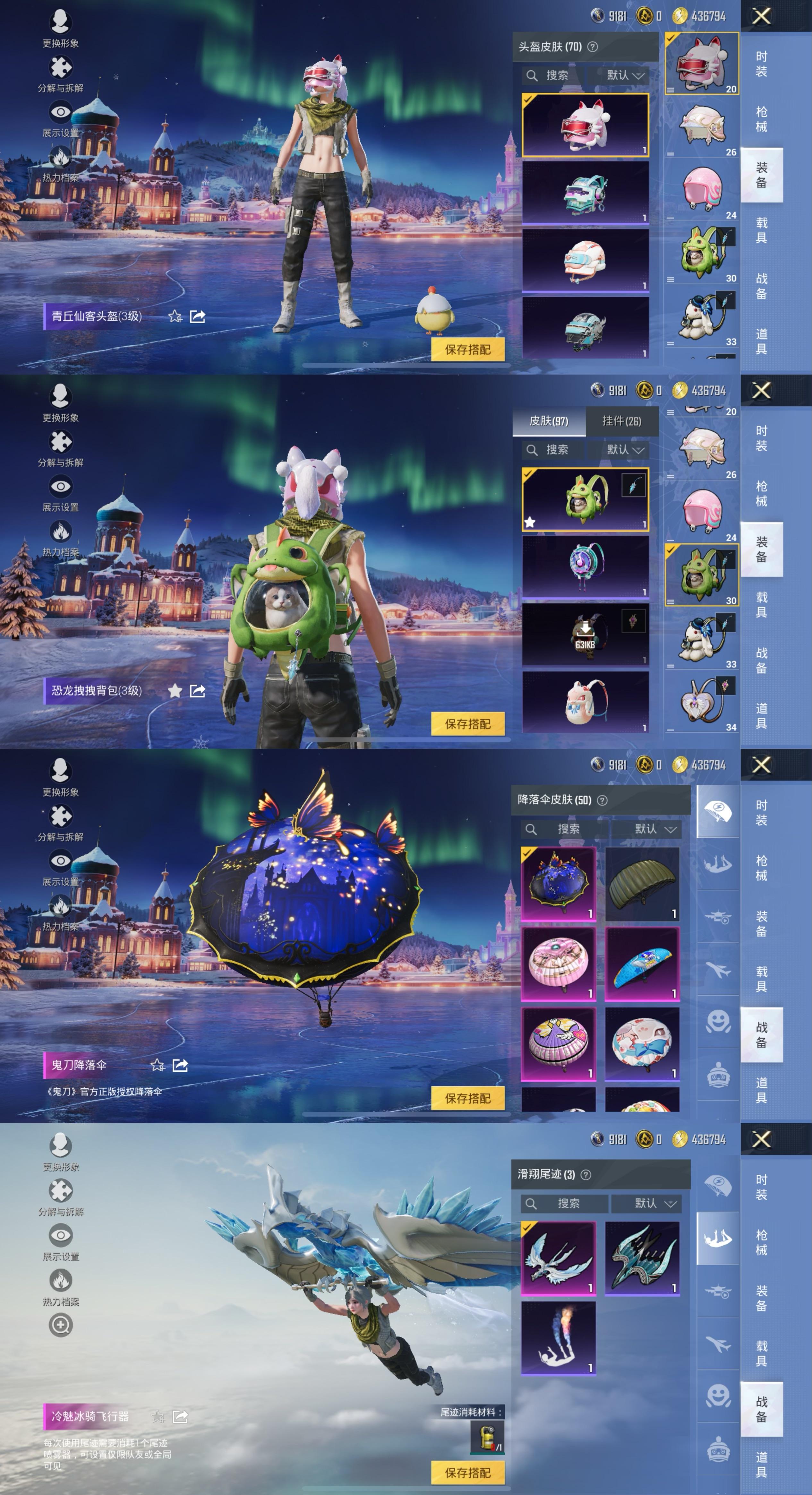The width and height of the screenshot is (812, 1495).
Task: Switch to the 挂件(26) tab
Action: pyautogui.click(x=622, y=421)
